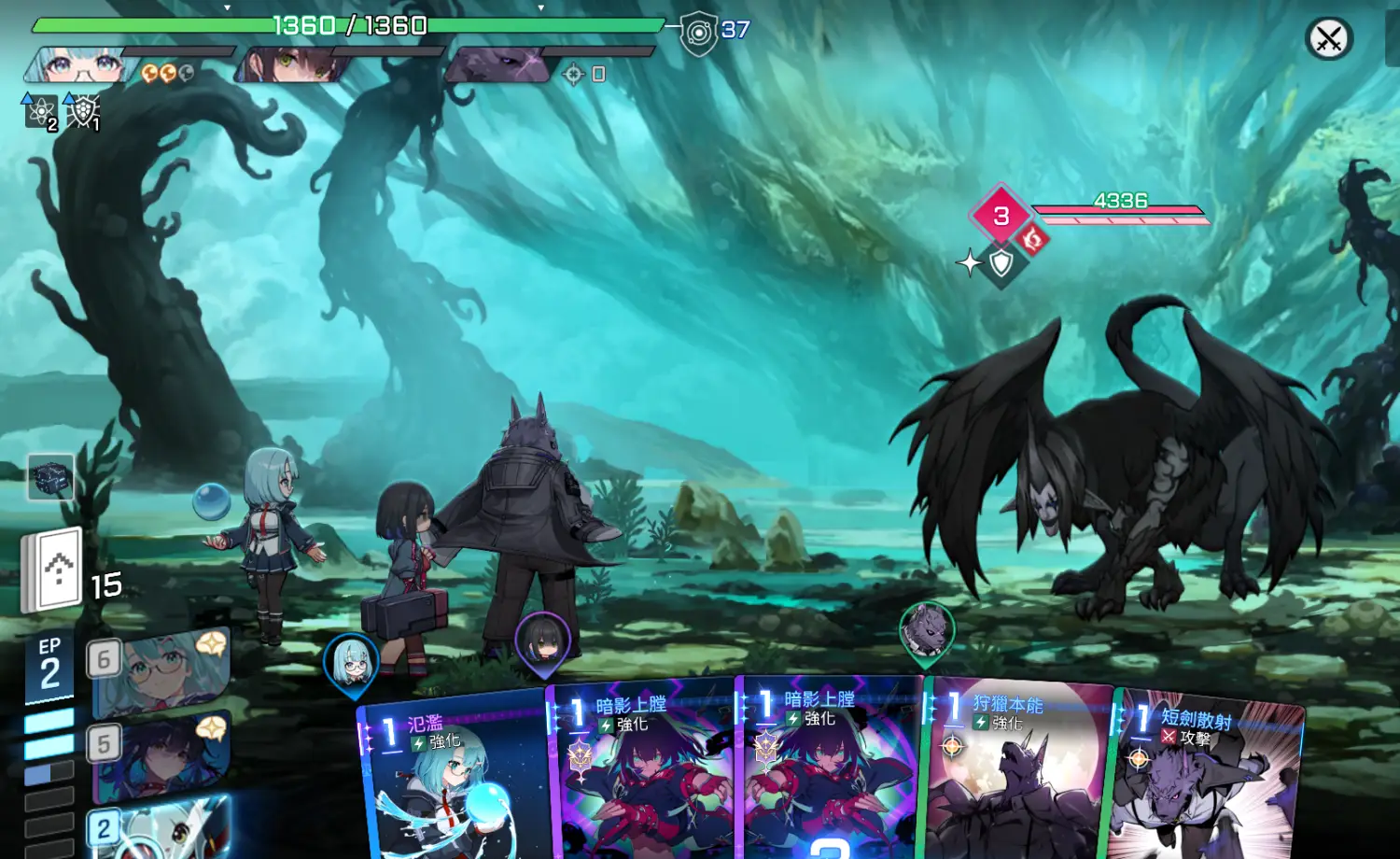This screenshot has width=1400, height=859.
Task: Select the dark cube item icon
Action: click(x=50, y=478)
